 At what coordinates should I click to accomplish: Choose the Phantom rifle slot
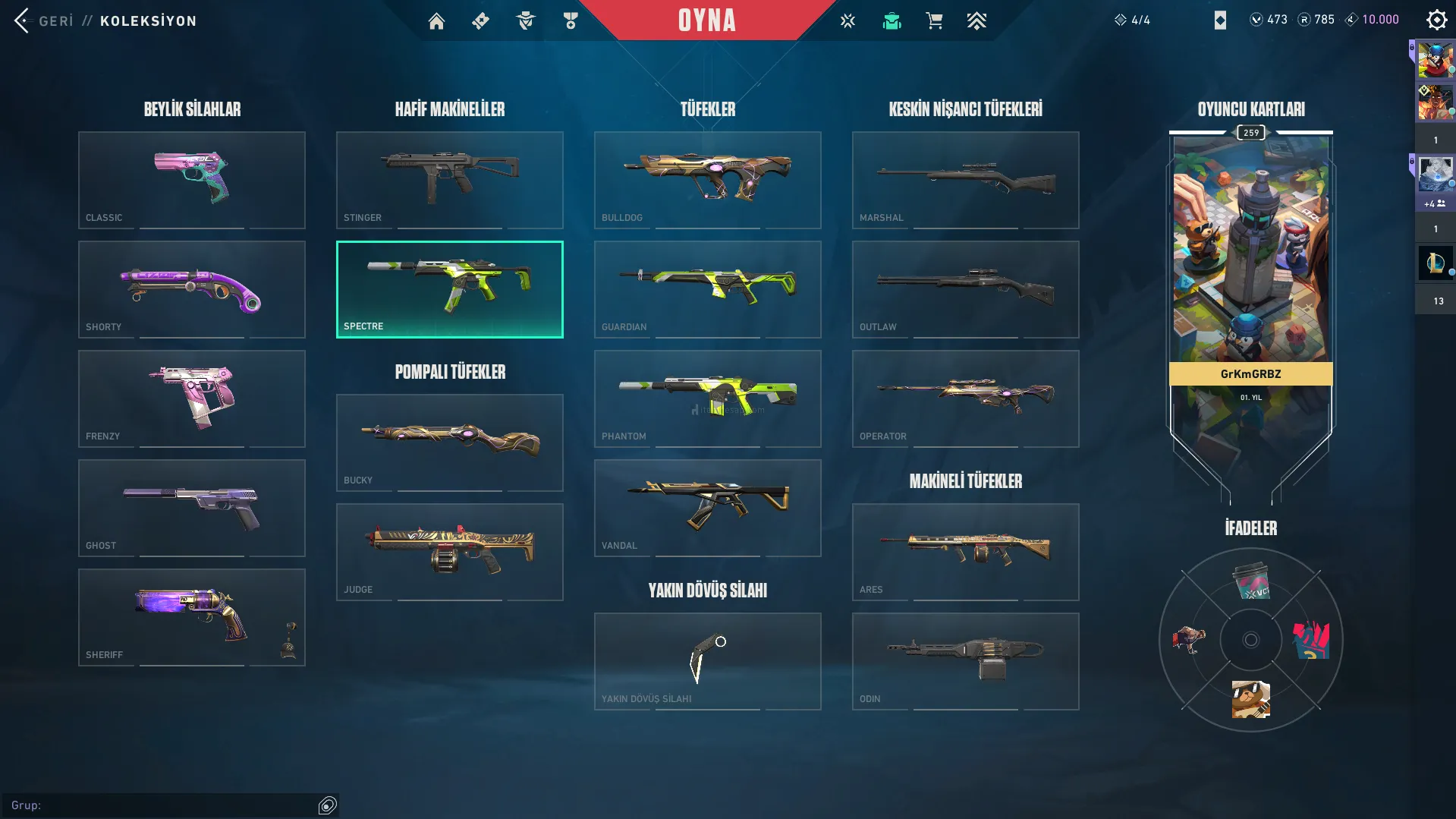pos(708,398)
